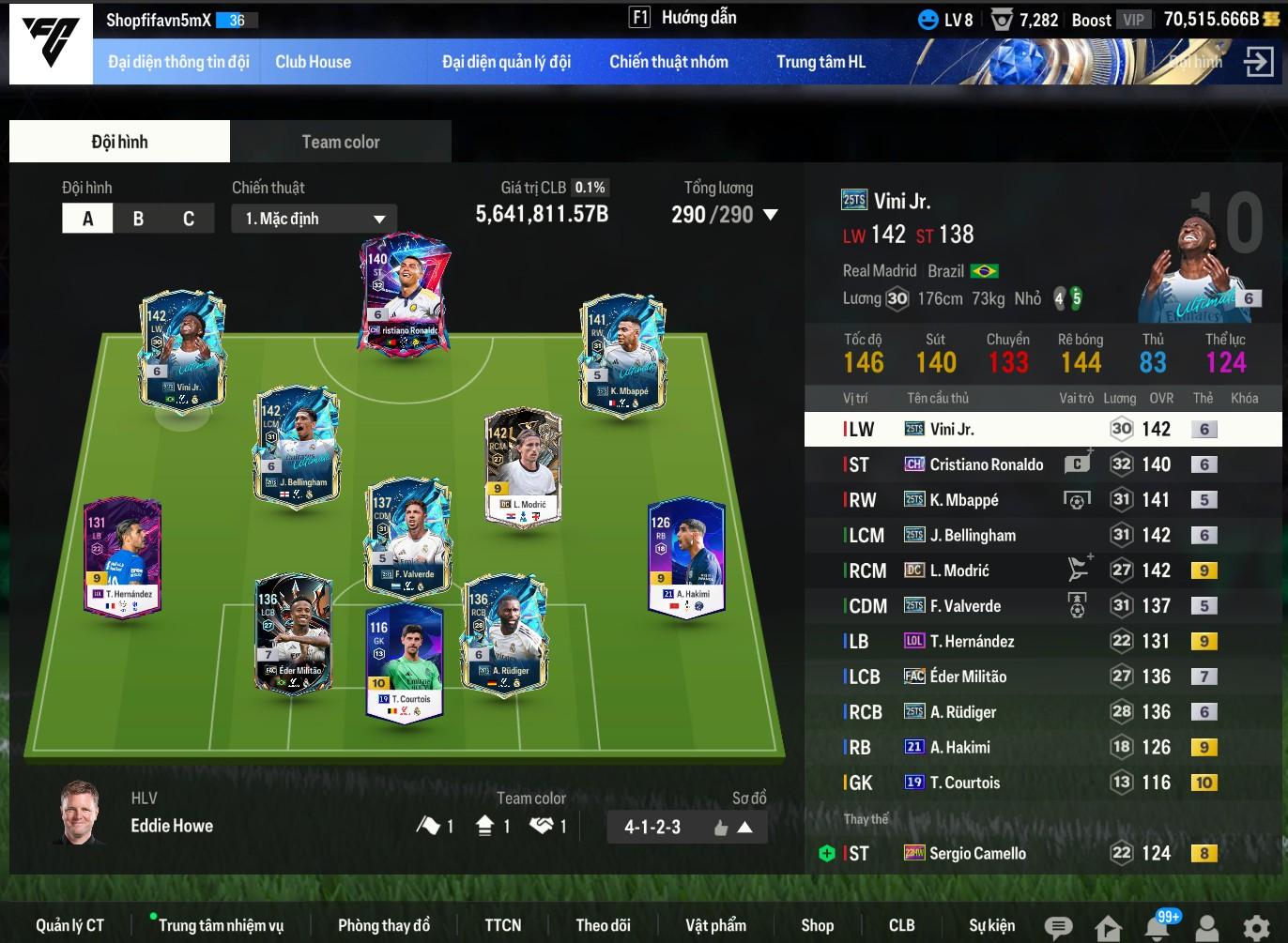The height and width of the screenshot is (943, 1288).
Task: Open the 4-1-2-3 formation selector
Action: tap(686, 828)
